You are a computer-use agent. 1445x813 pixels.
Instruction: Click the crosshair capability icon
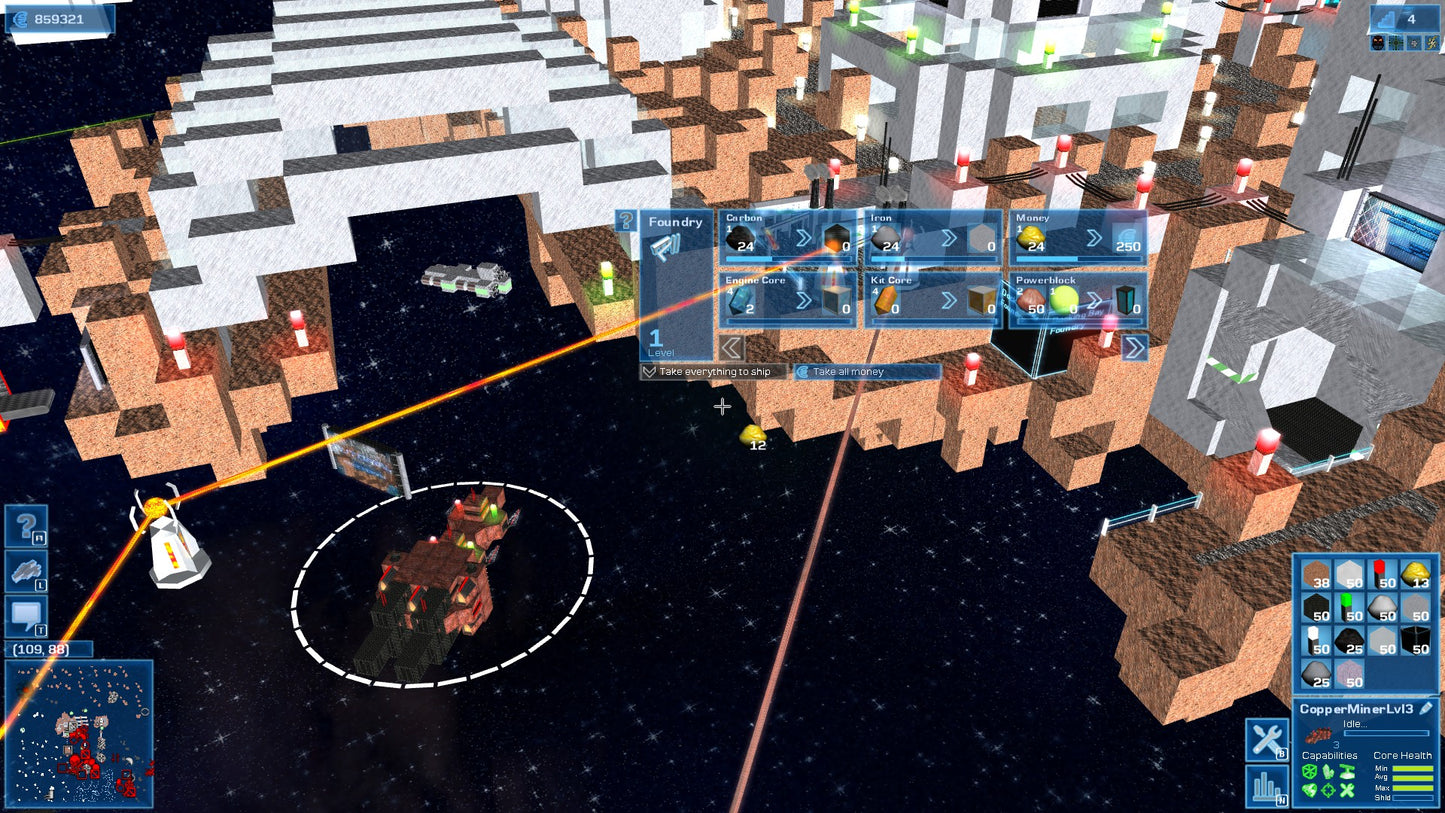(1329, 789)
